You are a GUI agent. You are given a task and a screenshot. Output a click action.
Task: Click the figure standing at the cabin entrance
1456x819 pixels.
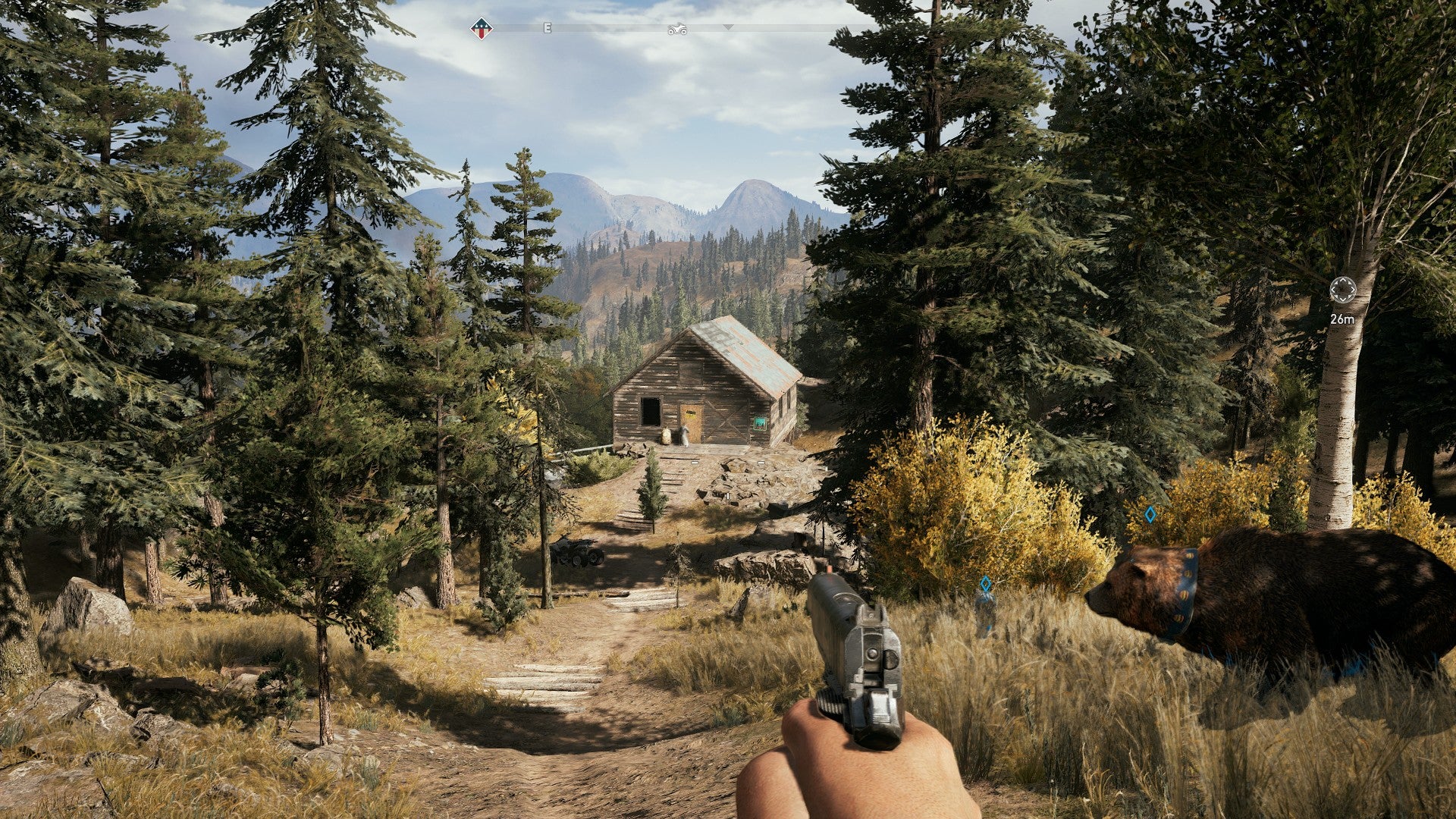click(684, 435)
